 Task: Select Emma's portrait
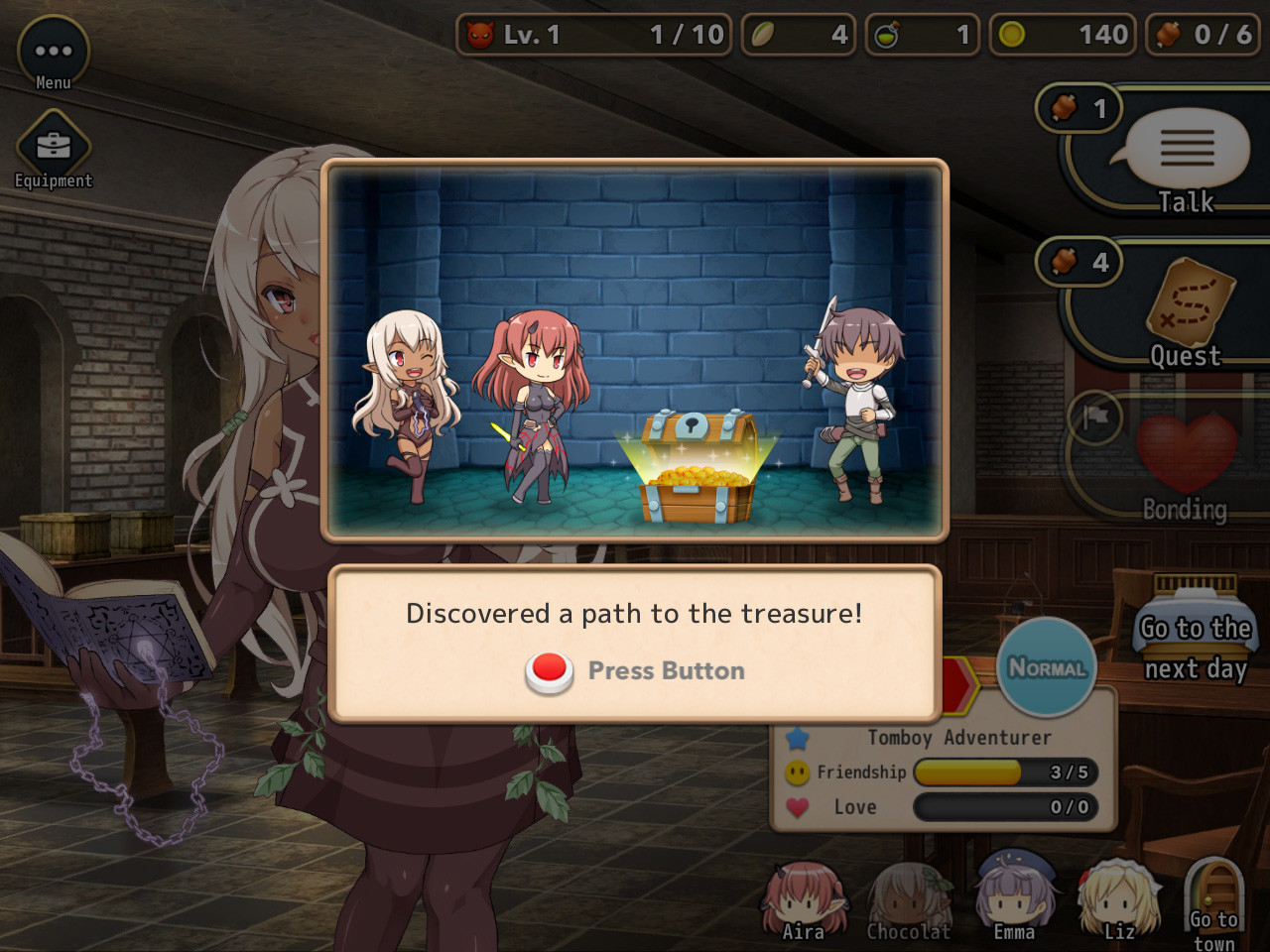[1012, 897]
